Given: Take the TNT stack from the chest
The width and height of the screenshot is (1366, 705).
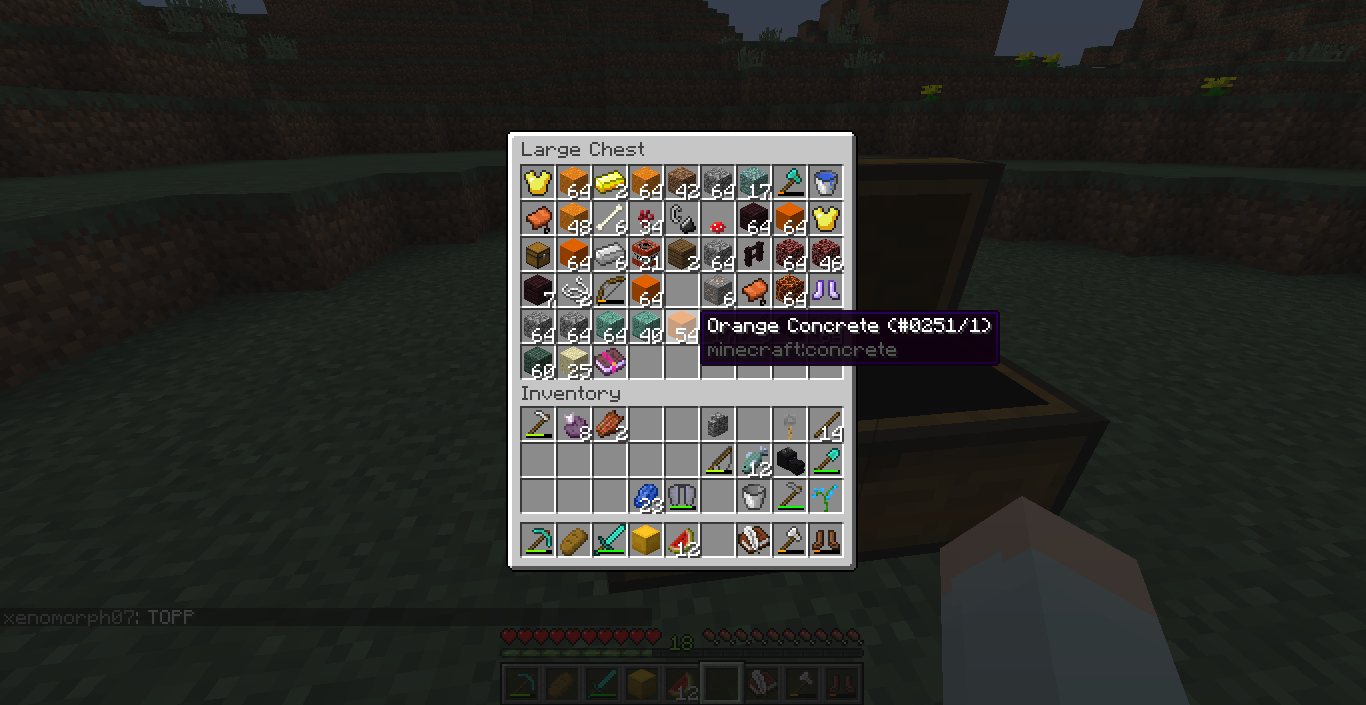Looking at the screenshot, I should (x=645, y=255).
